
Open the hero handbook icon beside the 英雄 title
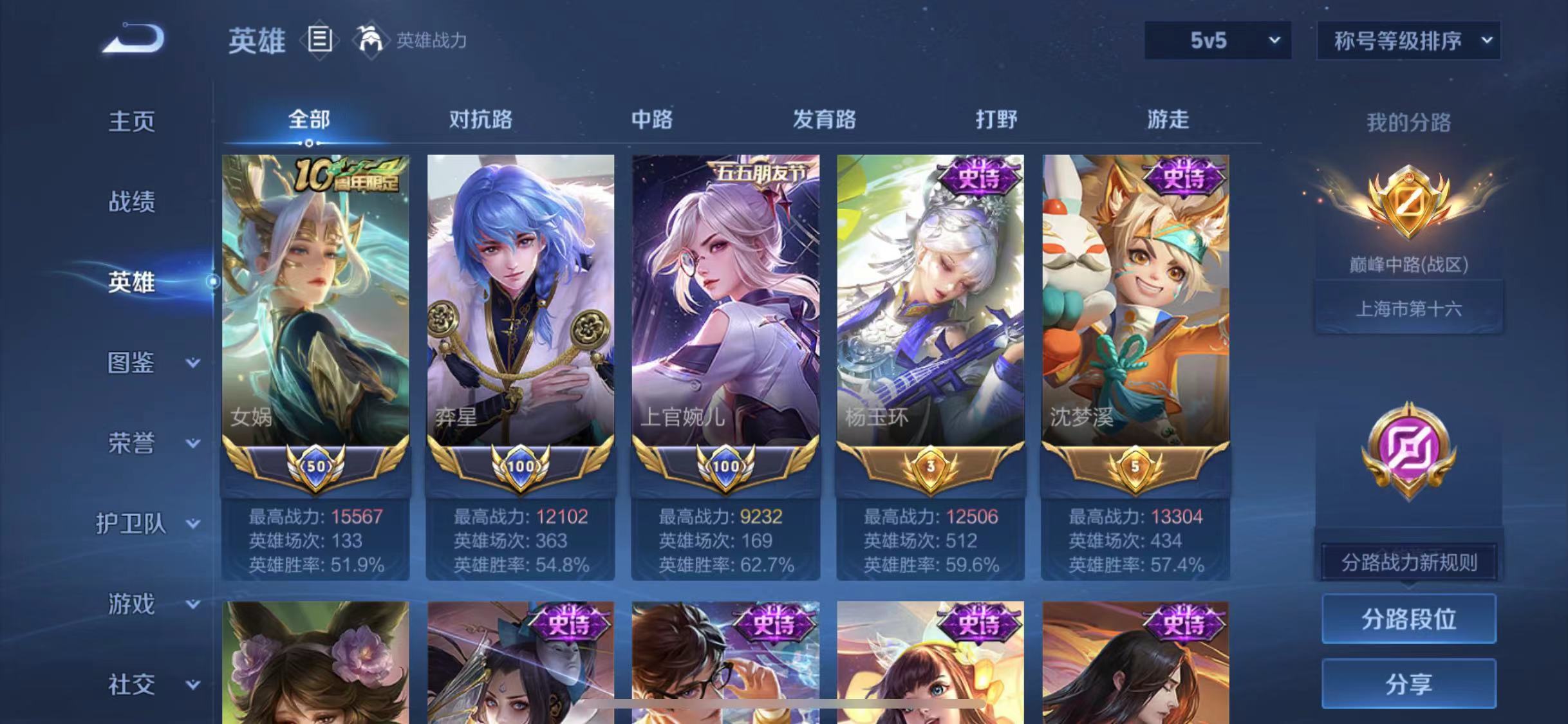[320, 40]
